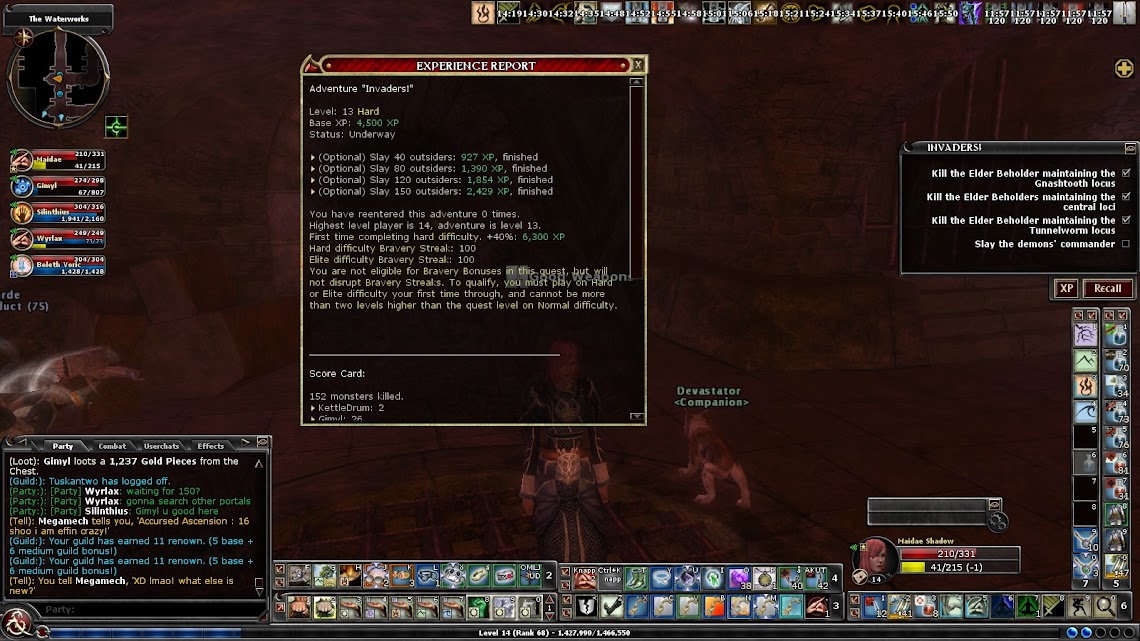
Task: Select the Effects chat tab
Action: (211, 446)
